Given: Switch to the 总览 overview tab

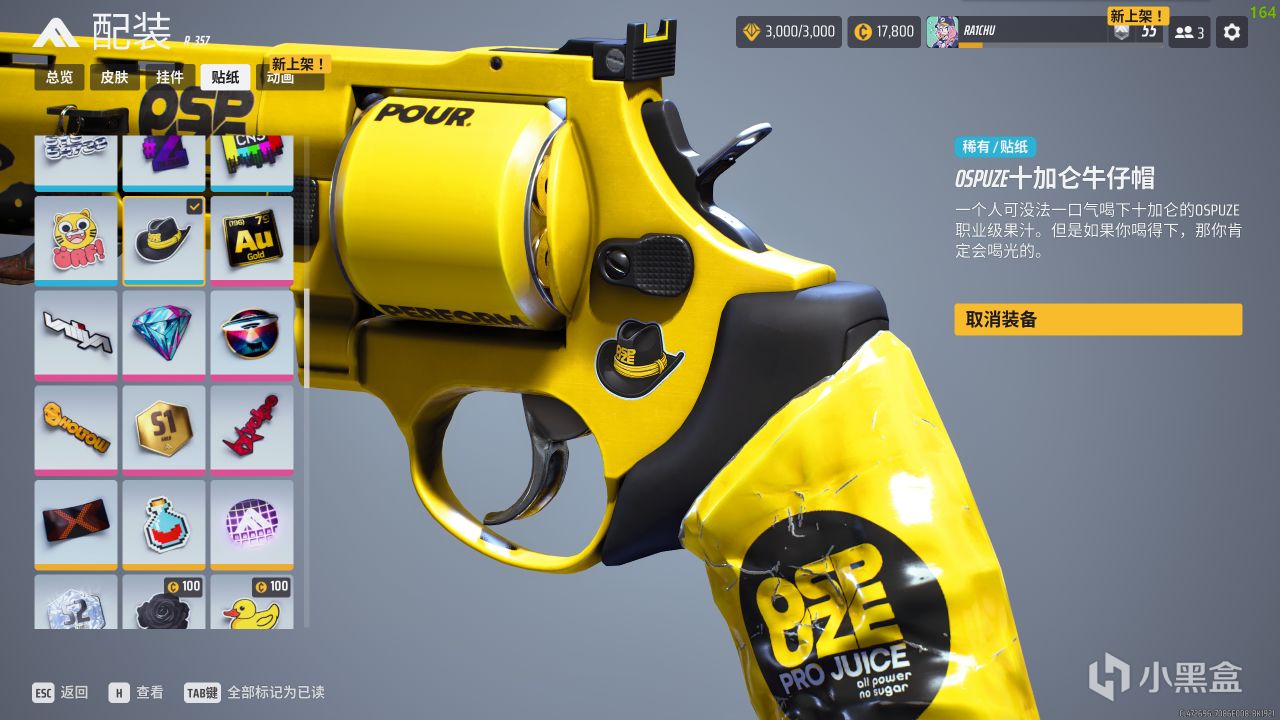Looking at the screenshot, I should (x=60, y=77).
